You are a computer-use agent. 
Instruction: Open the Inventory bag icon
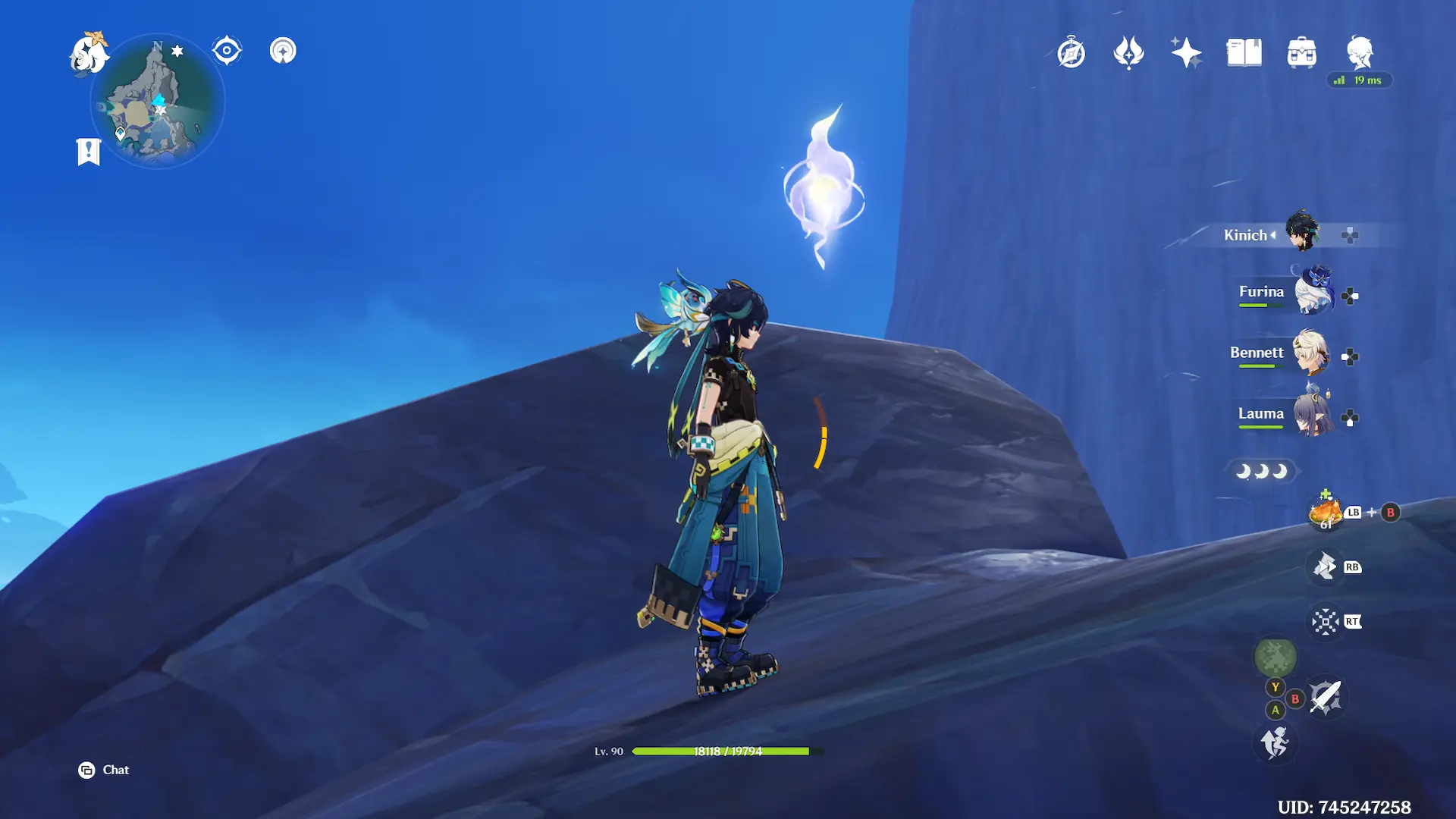point(1301,53)
